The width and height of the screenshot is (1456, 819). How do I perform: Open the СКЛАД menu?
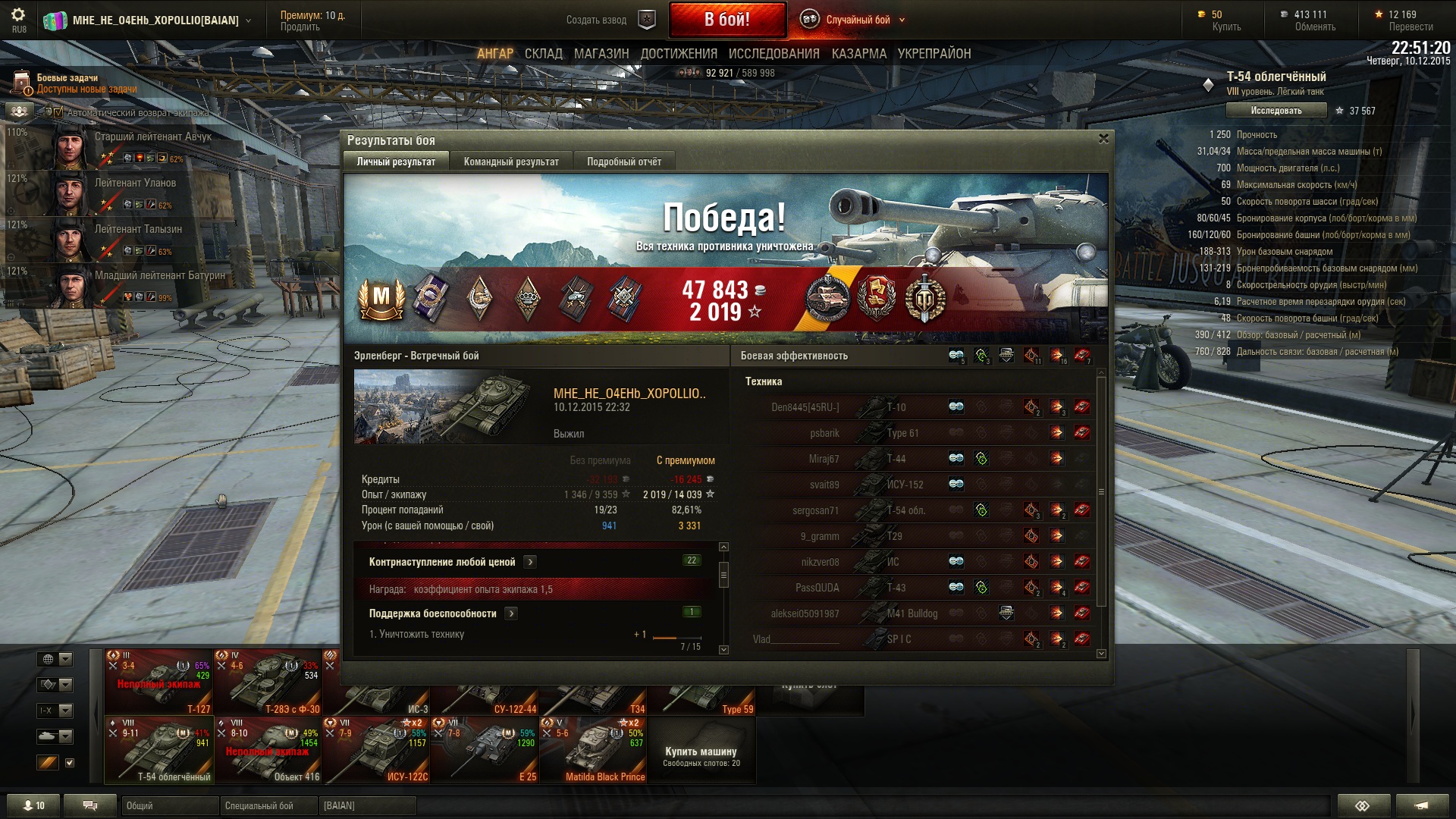543,54
